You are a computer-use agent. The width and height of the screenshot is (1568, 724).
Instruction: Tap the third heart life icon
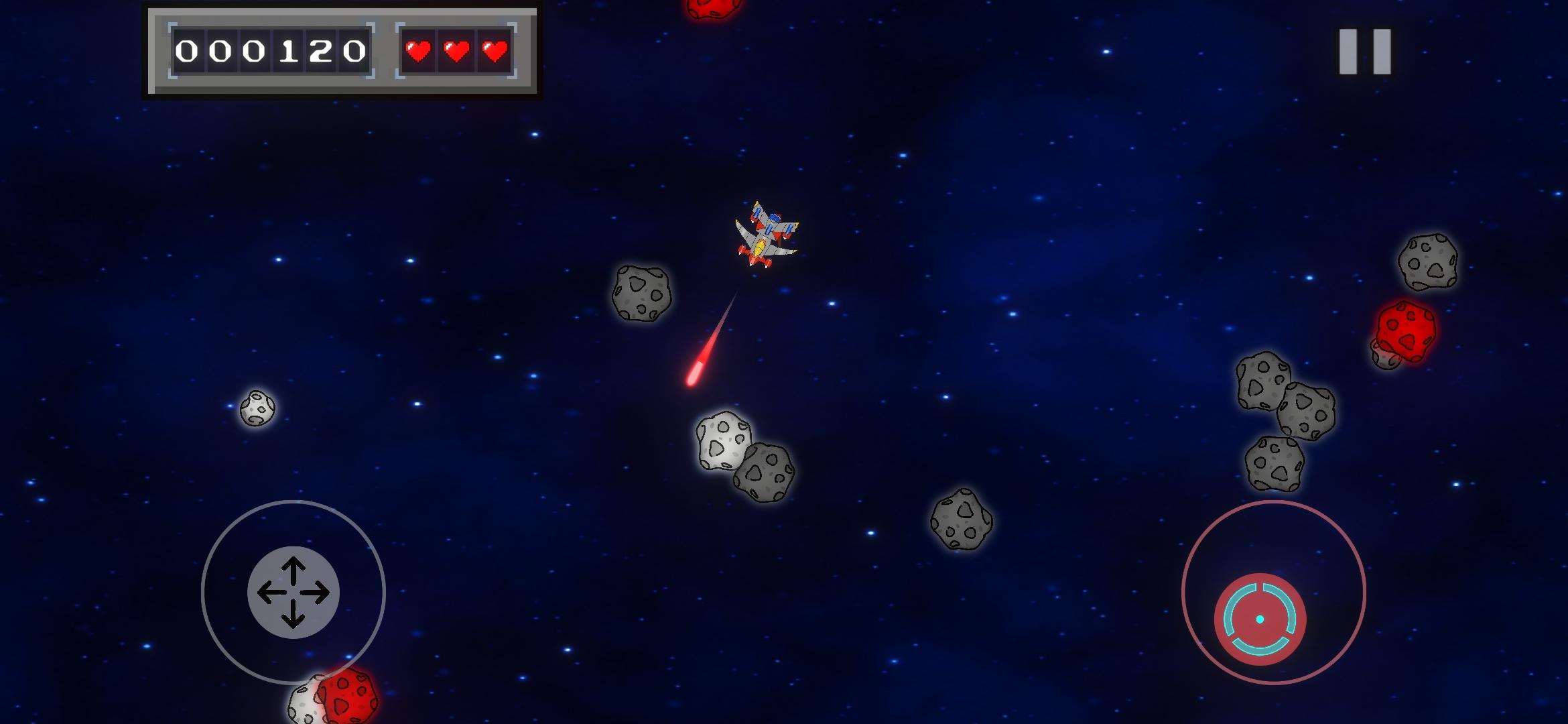494,51
